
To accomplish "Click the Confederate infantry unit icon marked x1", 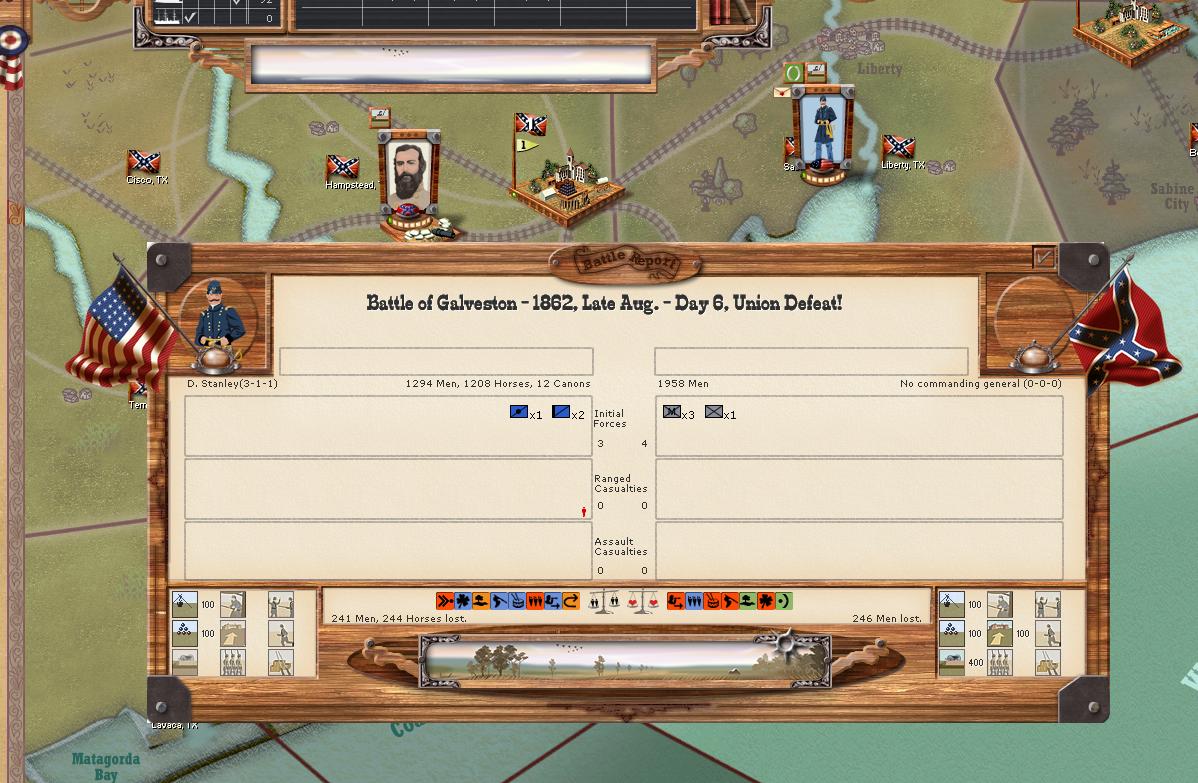I will click(x=713, y=412).
